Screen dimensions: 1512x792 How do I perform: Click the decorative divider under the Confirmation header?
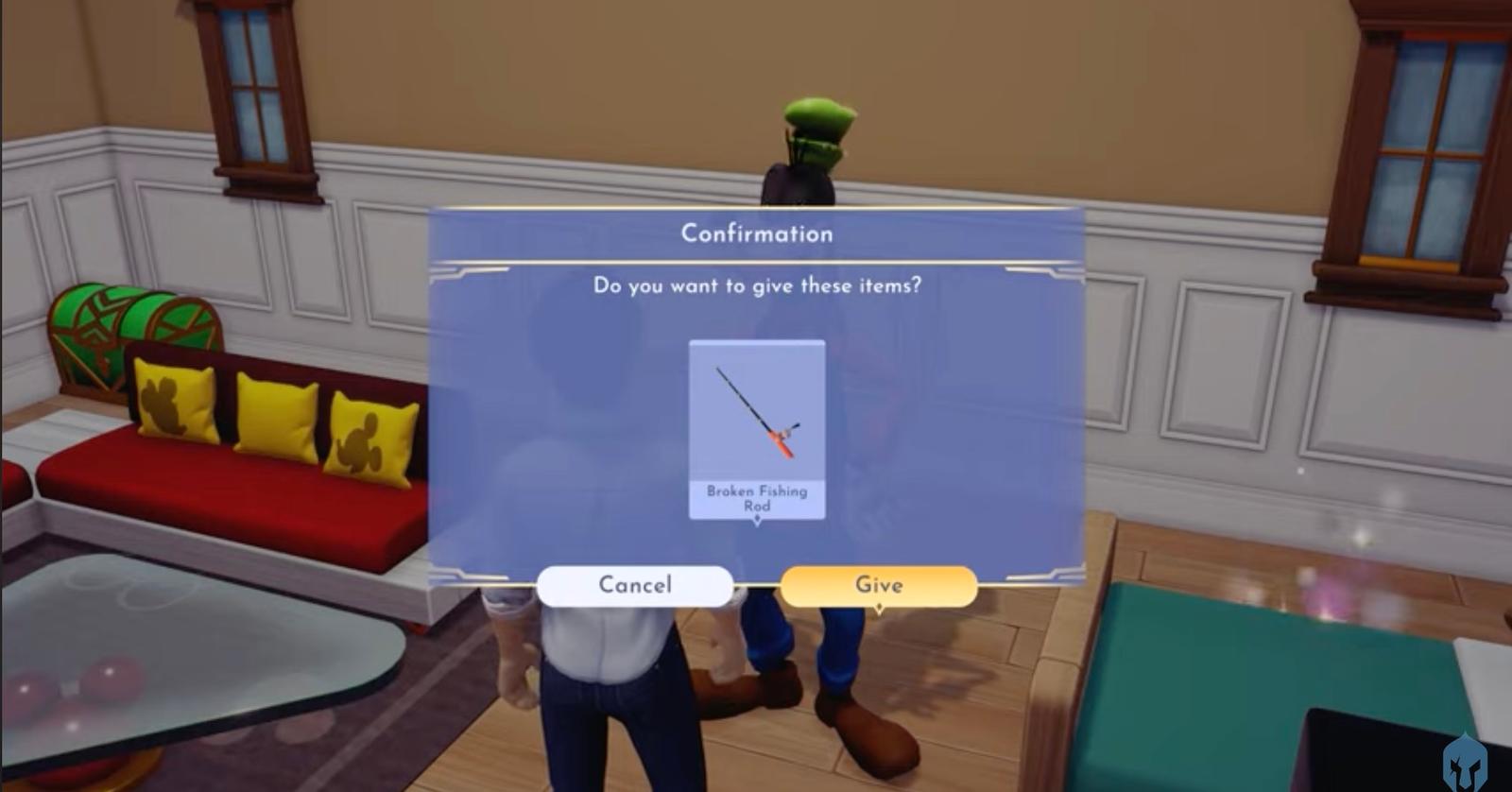tap(756, 259)
